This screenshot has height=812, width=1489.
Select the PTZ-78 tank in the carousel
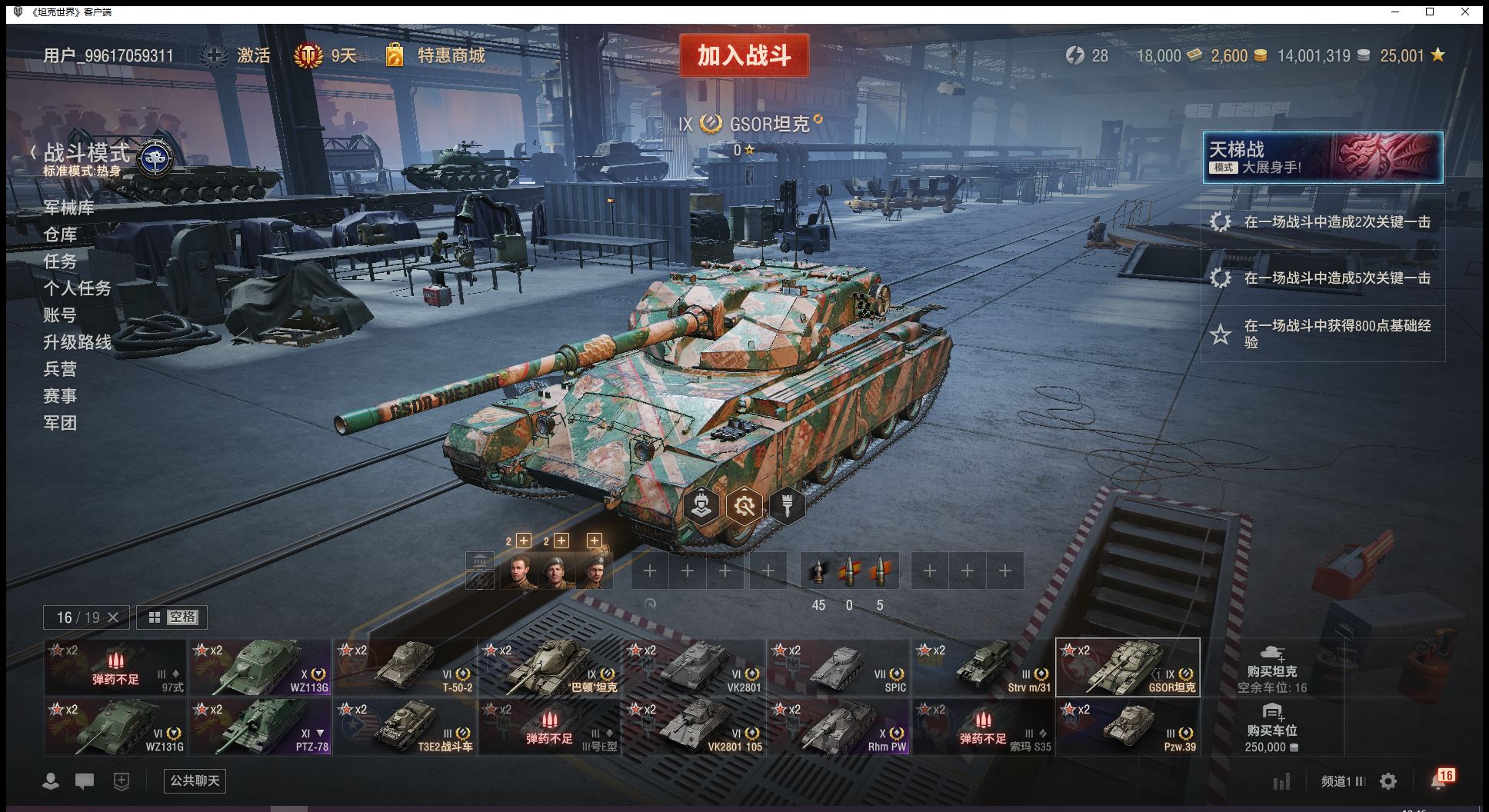260,726
